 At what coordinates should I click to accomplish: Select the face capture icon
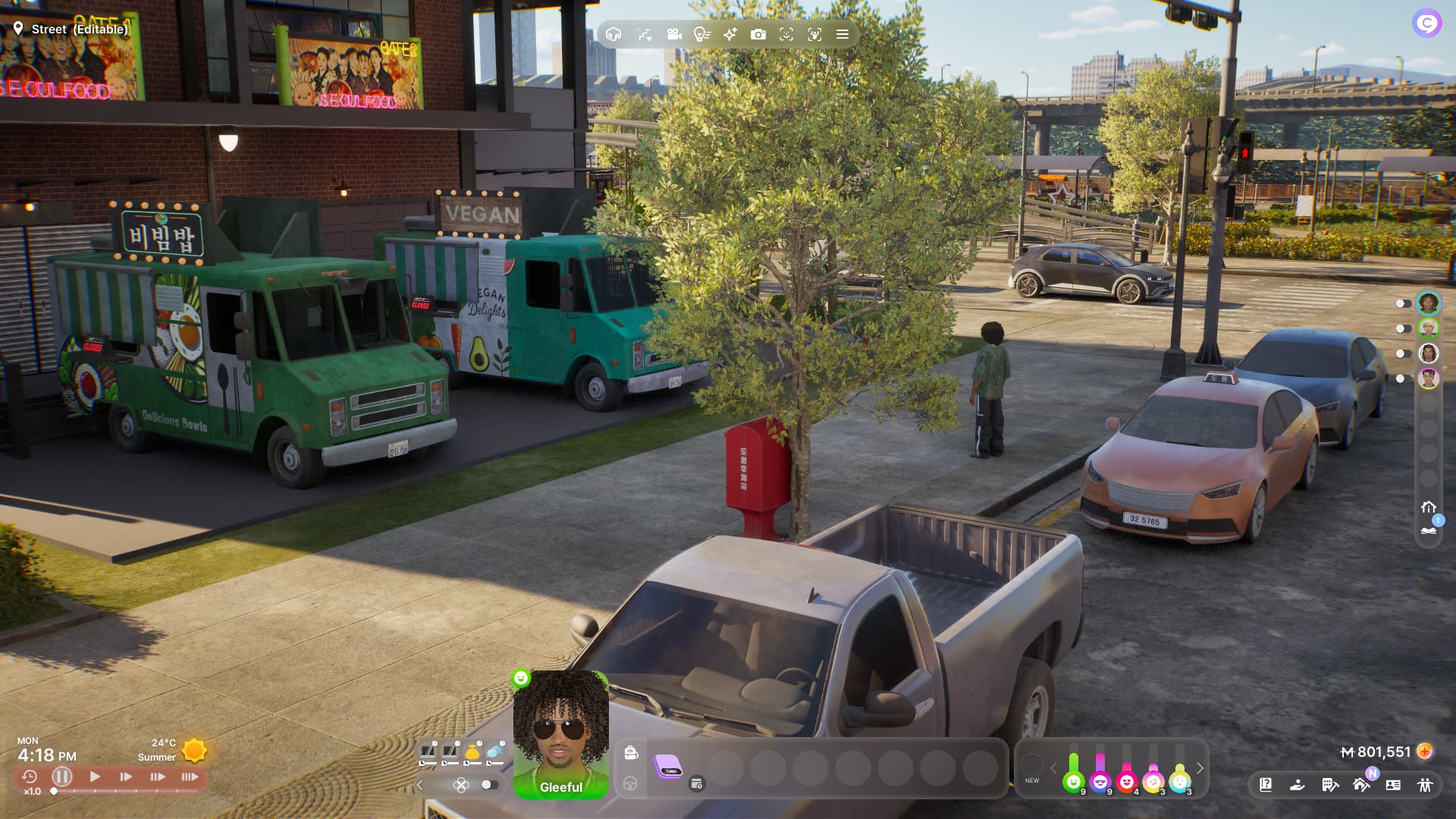[x=786, y=34]
